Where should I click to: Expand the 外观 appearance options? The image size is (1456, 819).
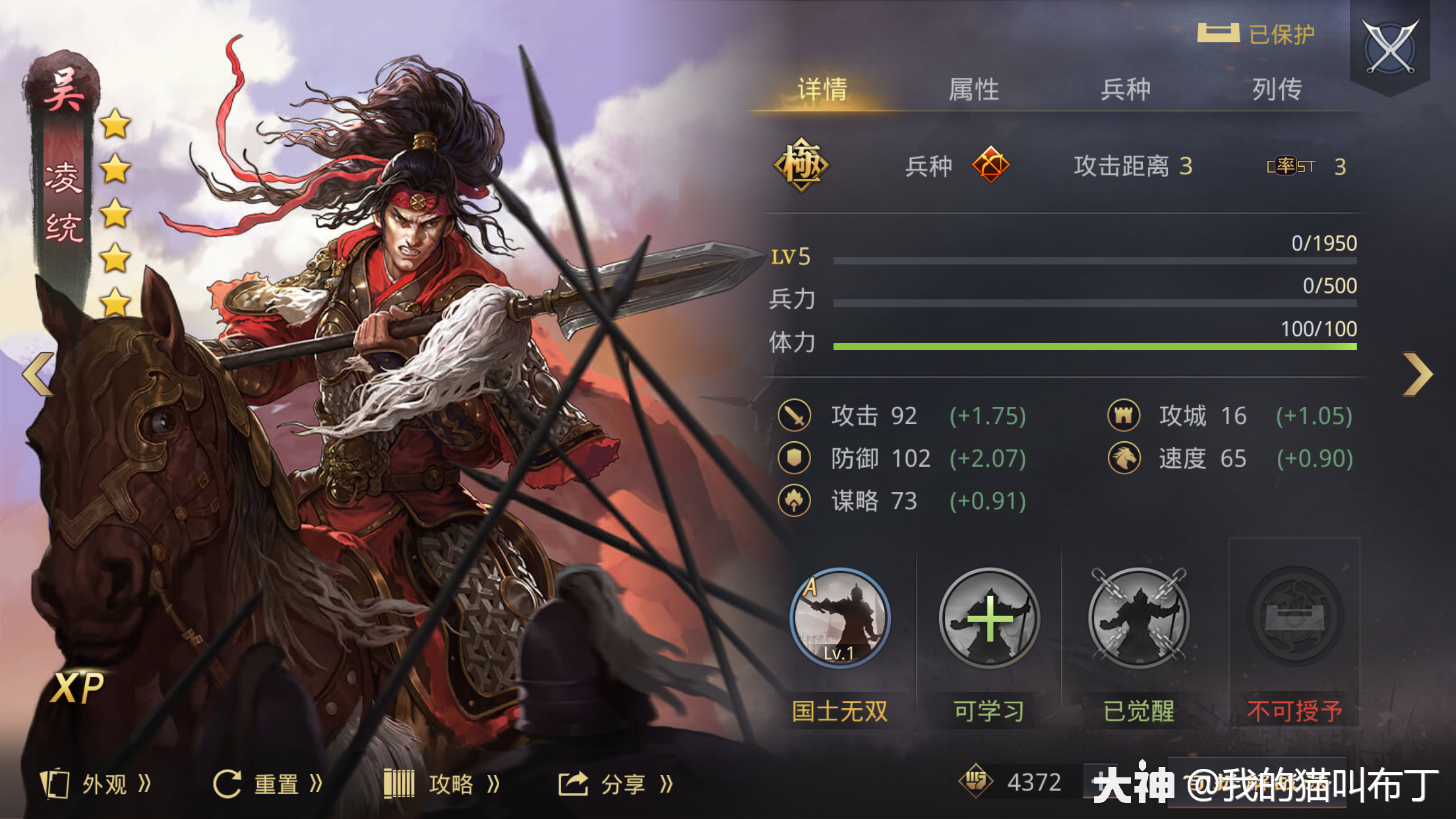pos(96,783)
